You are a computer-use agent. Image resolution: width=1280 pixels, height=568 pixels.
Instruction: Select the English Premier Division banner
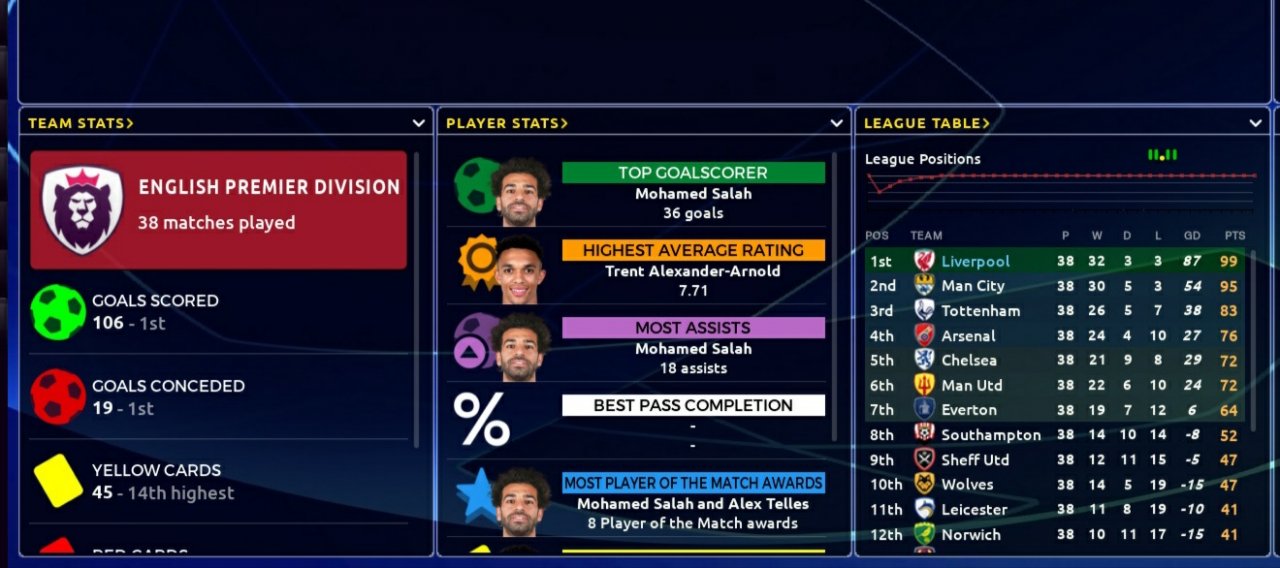pos(218,210)
